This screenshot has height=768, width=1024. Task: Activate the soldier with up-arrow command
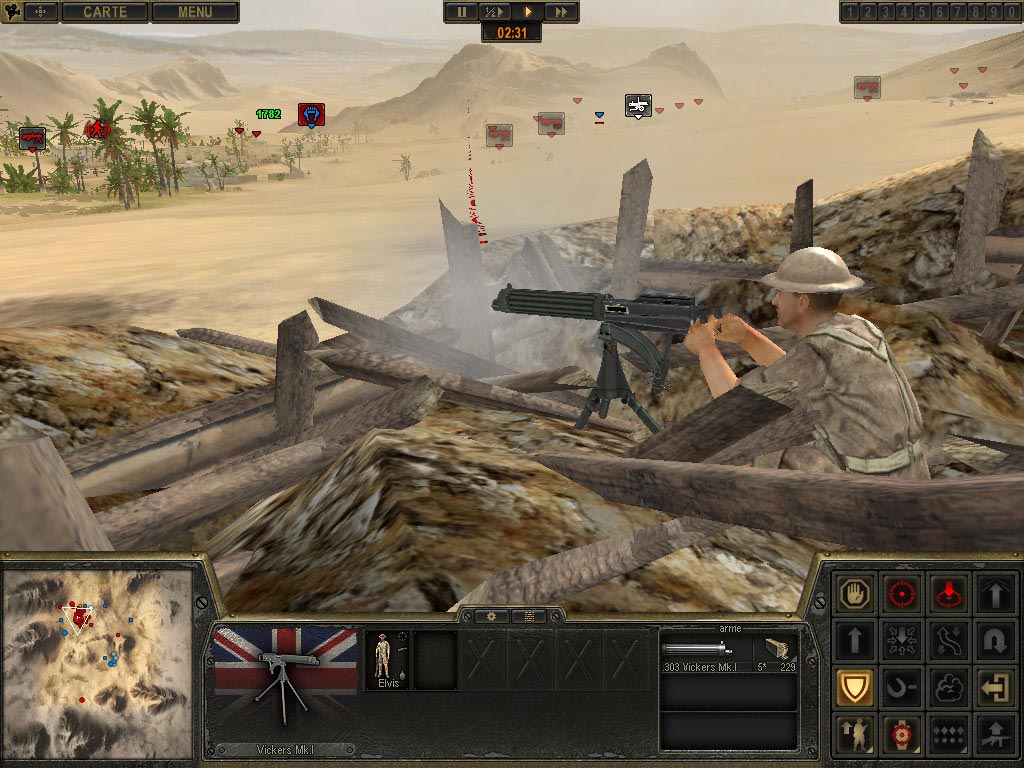click(x=857, y=734)
